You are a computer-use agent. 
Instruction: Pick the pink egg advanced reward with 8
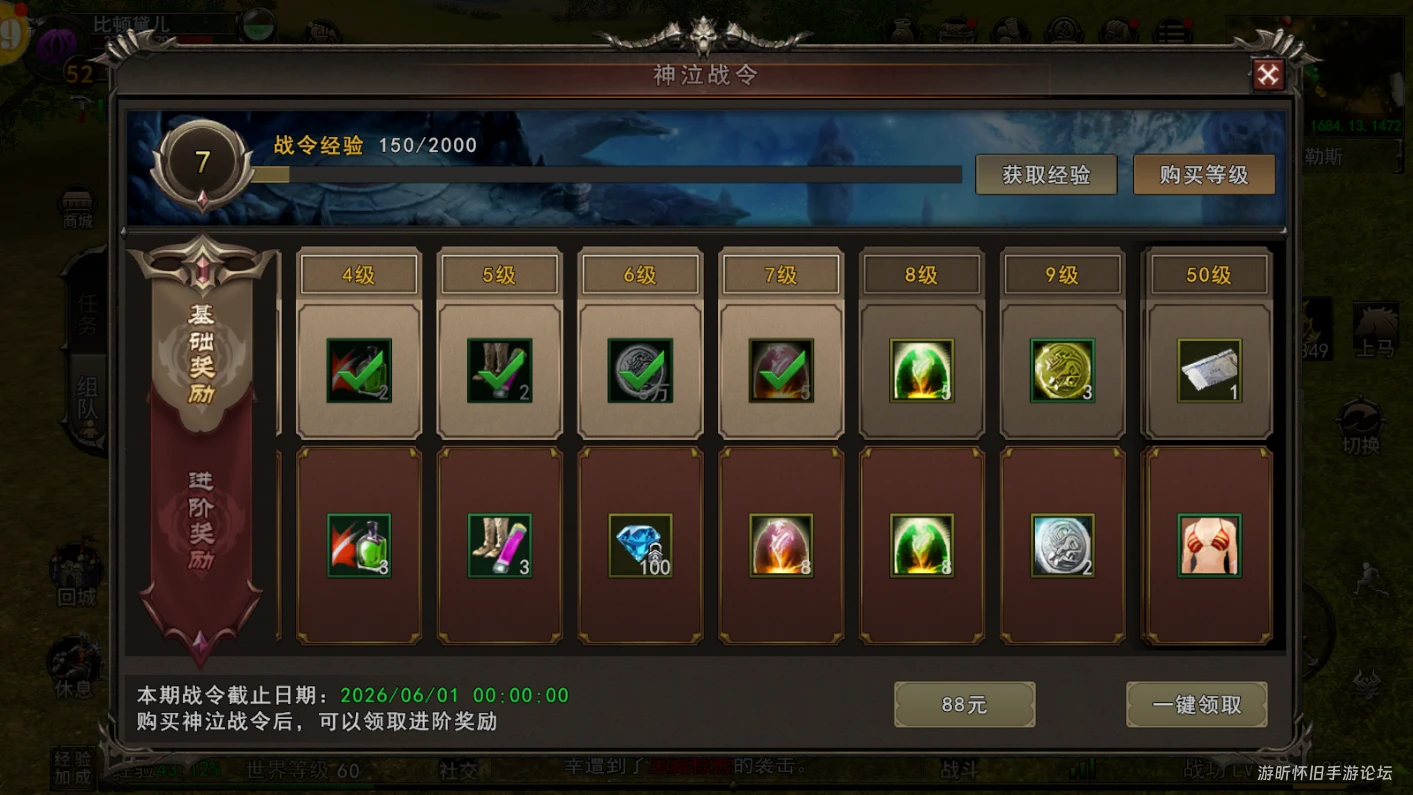click(x=782, y=546)
